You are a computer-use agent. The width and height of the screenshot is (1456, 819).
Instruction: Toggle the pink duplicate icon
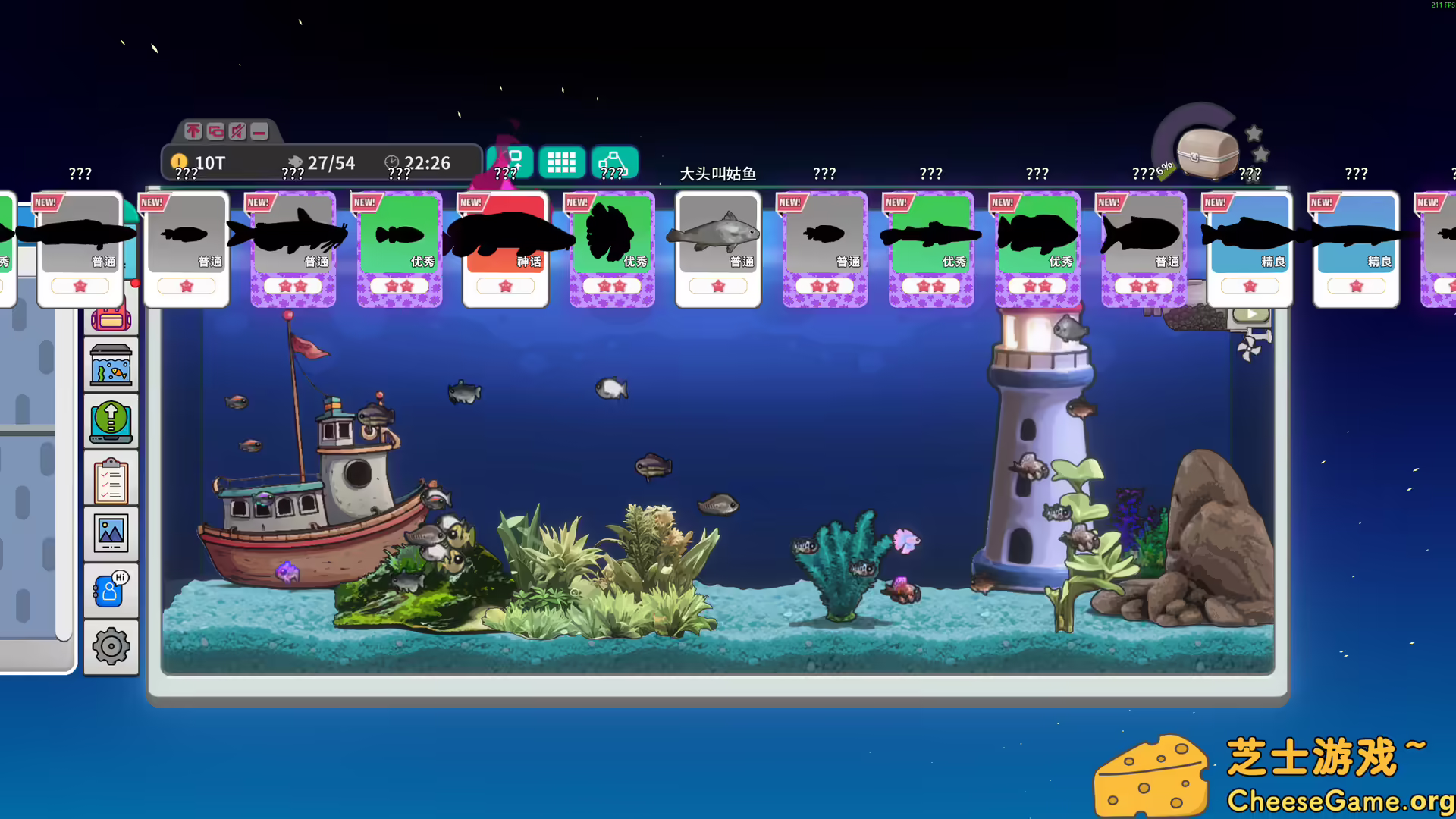pos(215,131)
